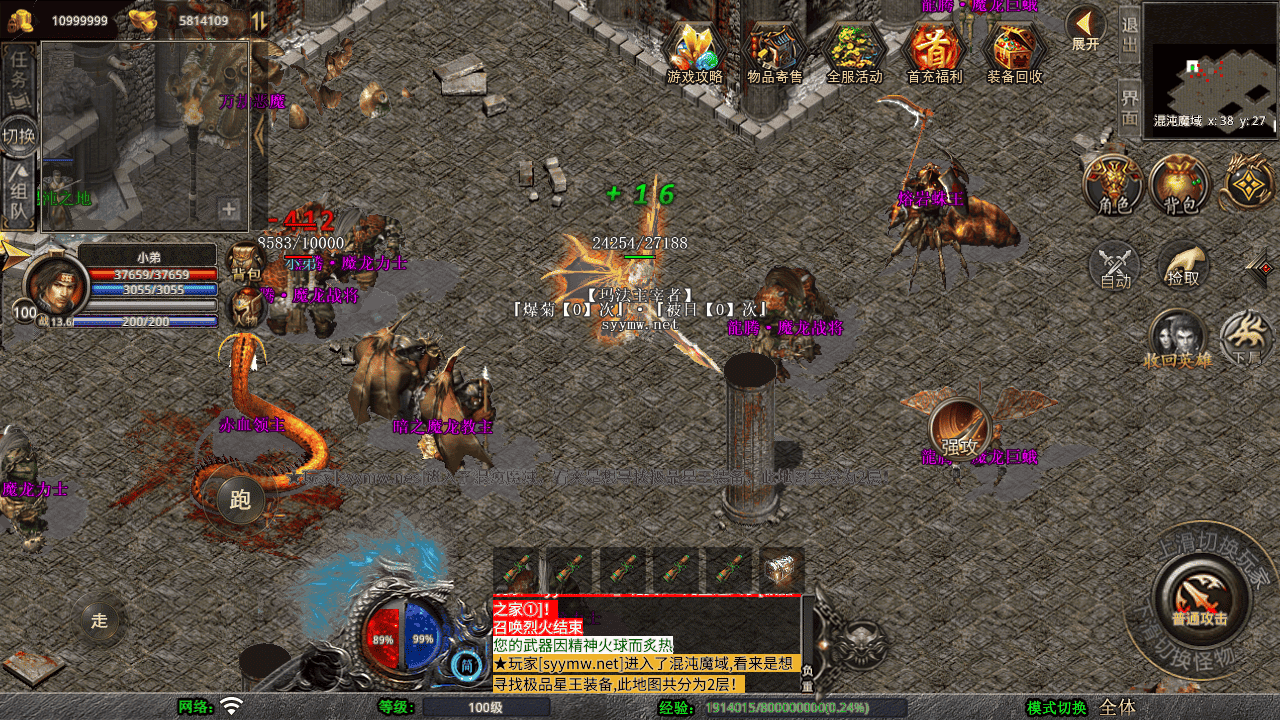The width and height of the screenshot is (1280, 720).
Task: Tap the 捡取 pick-up hand button
Action: coord(1183,267)
